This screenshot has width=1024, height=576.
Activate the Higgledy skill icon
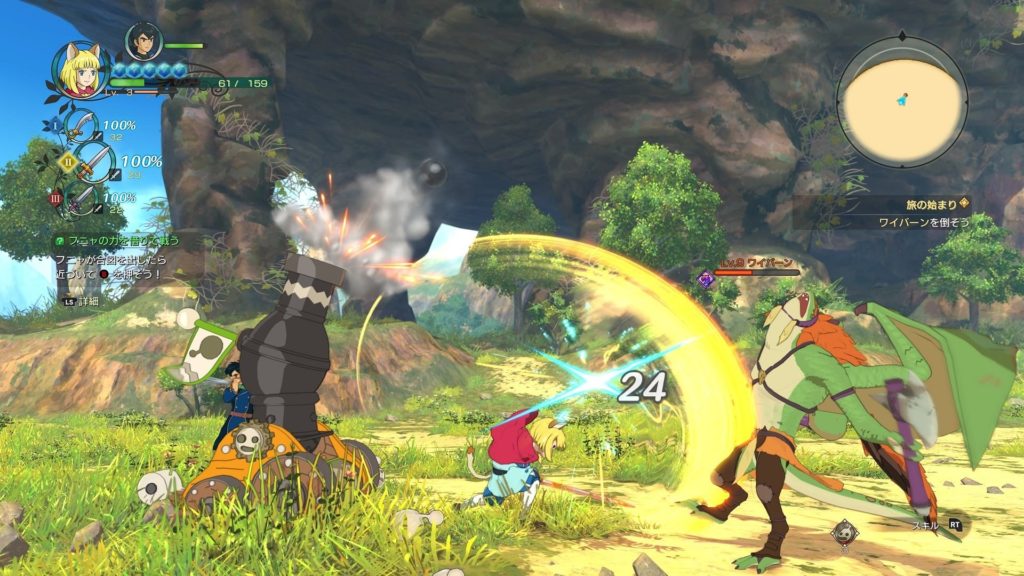coord(843,531)
